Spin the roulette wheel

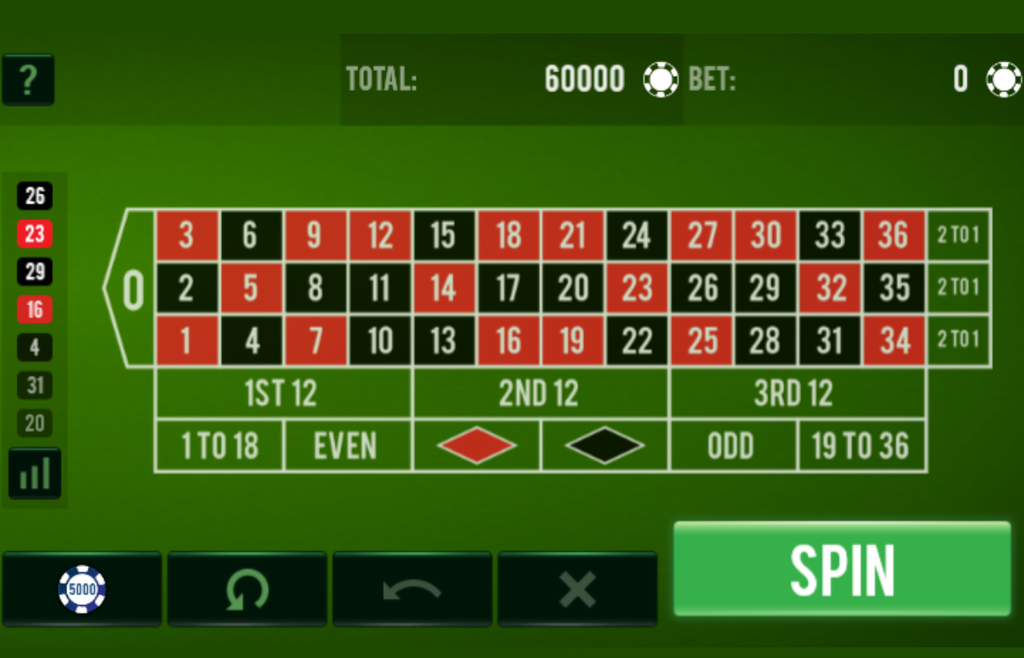(x=842, y=569)
